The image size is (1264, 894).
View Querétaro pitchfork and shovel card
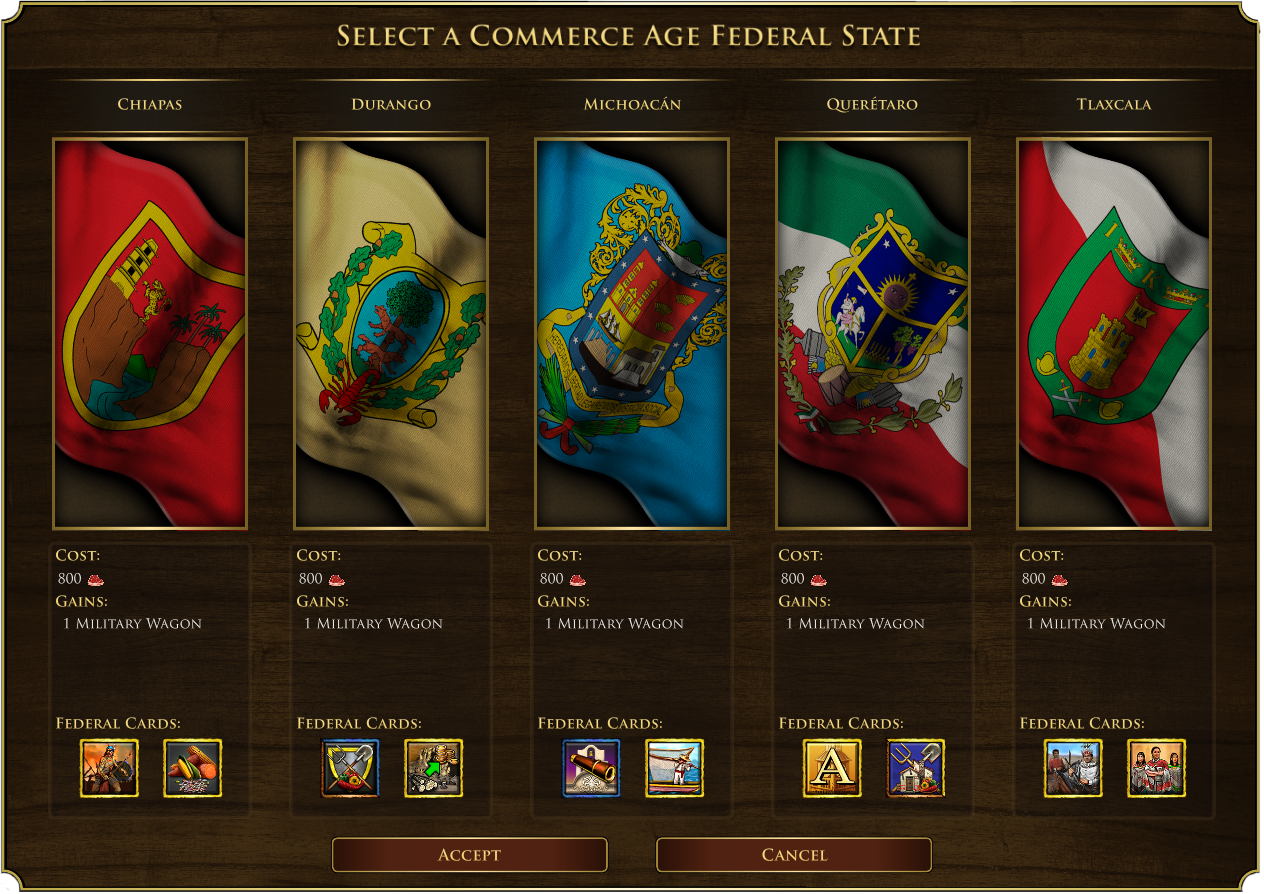tap(916, 768)
